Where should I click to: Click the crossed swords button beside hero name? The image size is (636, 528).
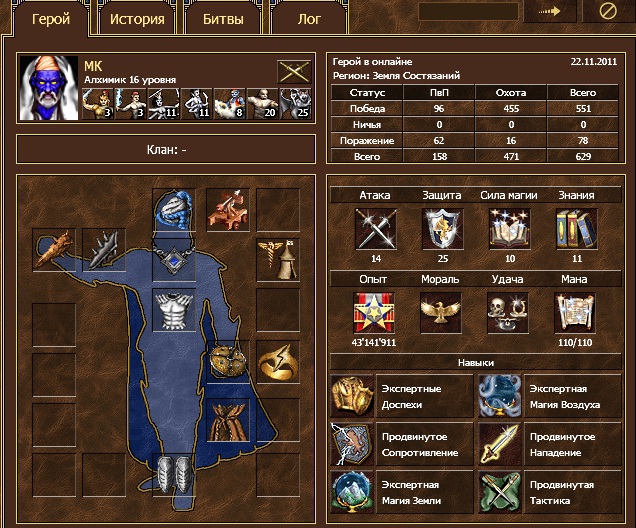tap(294, 72)
